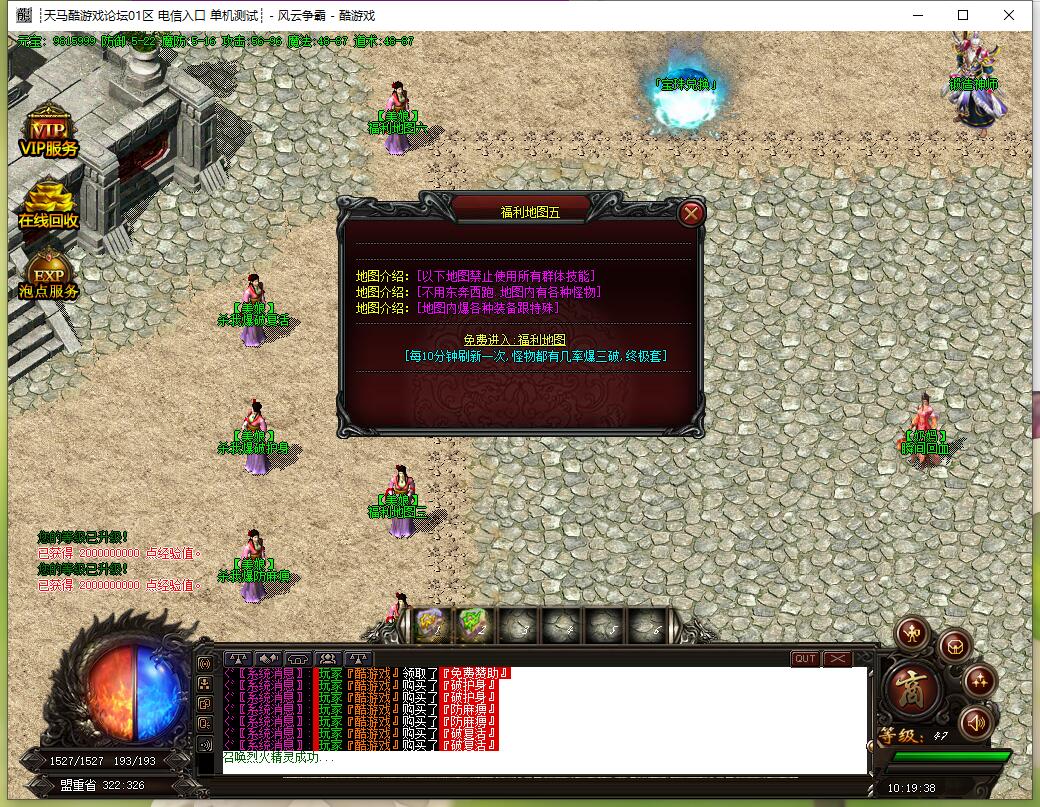This screenshot has height=807, width=1040.
Task: Choose the 免费进入:福利地图 option
Action: 514,340
